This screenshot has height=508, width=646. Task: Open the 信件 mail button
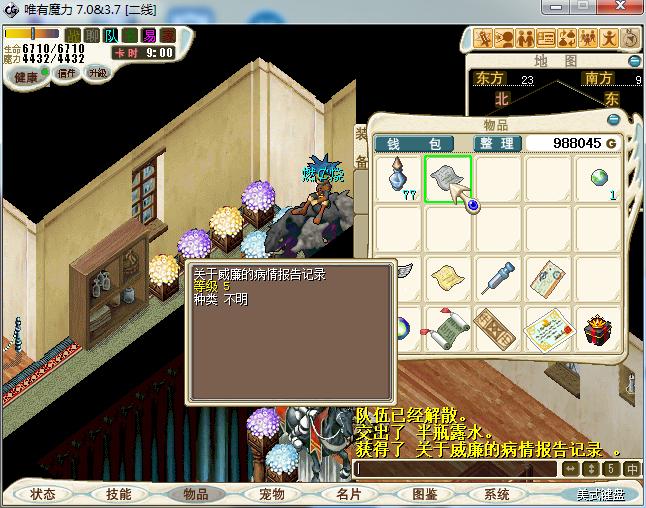click(x=67, y=74)
